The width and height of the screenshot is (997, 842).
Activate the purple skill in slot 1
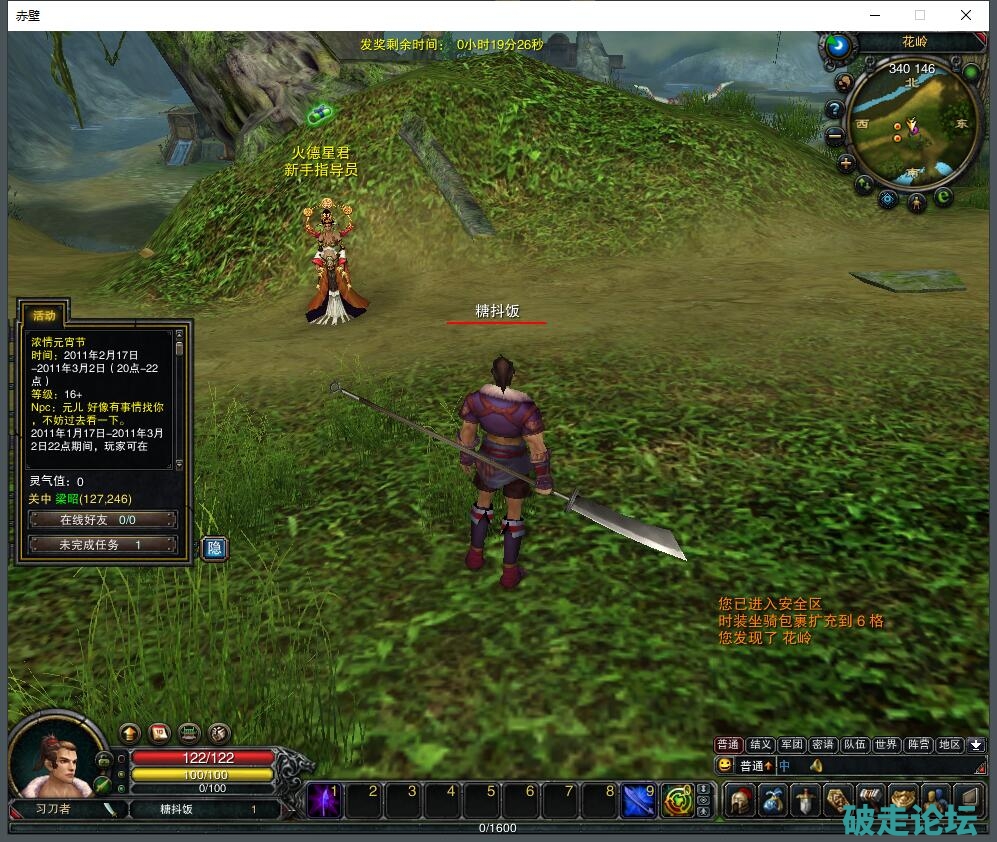point(324,801)
